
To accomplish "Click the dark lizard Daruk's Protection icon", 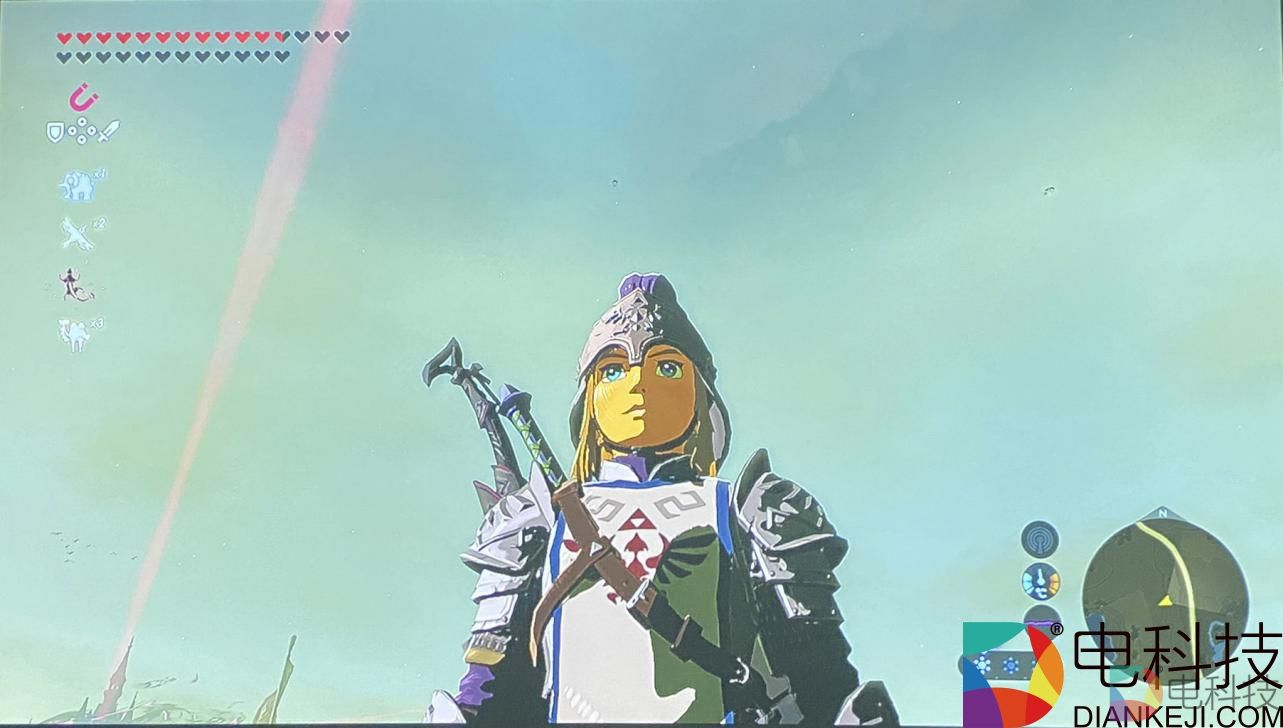I will point(75,284).
